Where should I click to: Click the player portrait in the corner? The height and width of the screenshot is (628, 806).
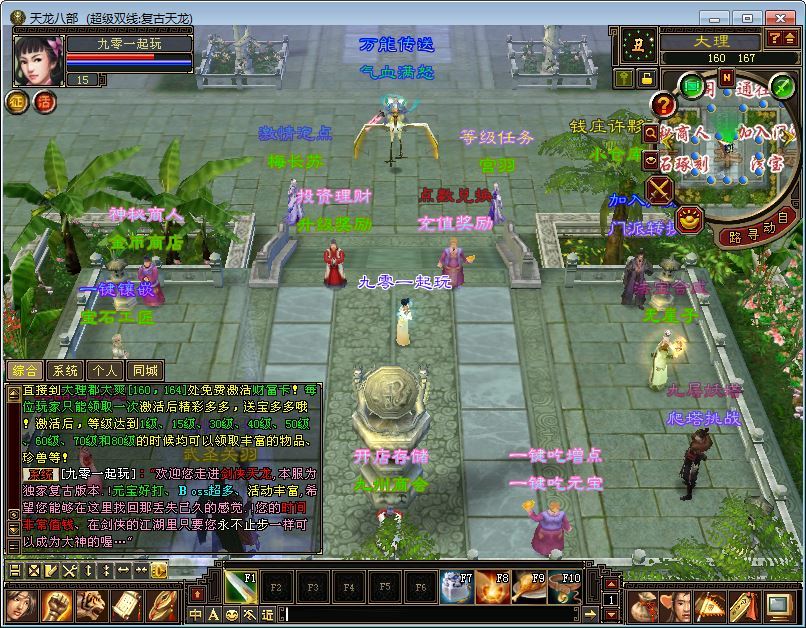(38, 60)
